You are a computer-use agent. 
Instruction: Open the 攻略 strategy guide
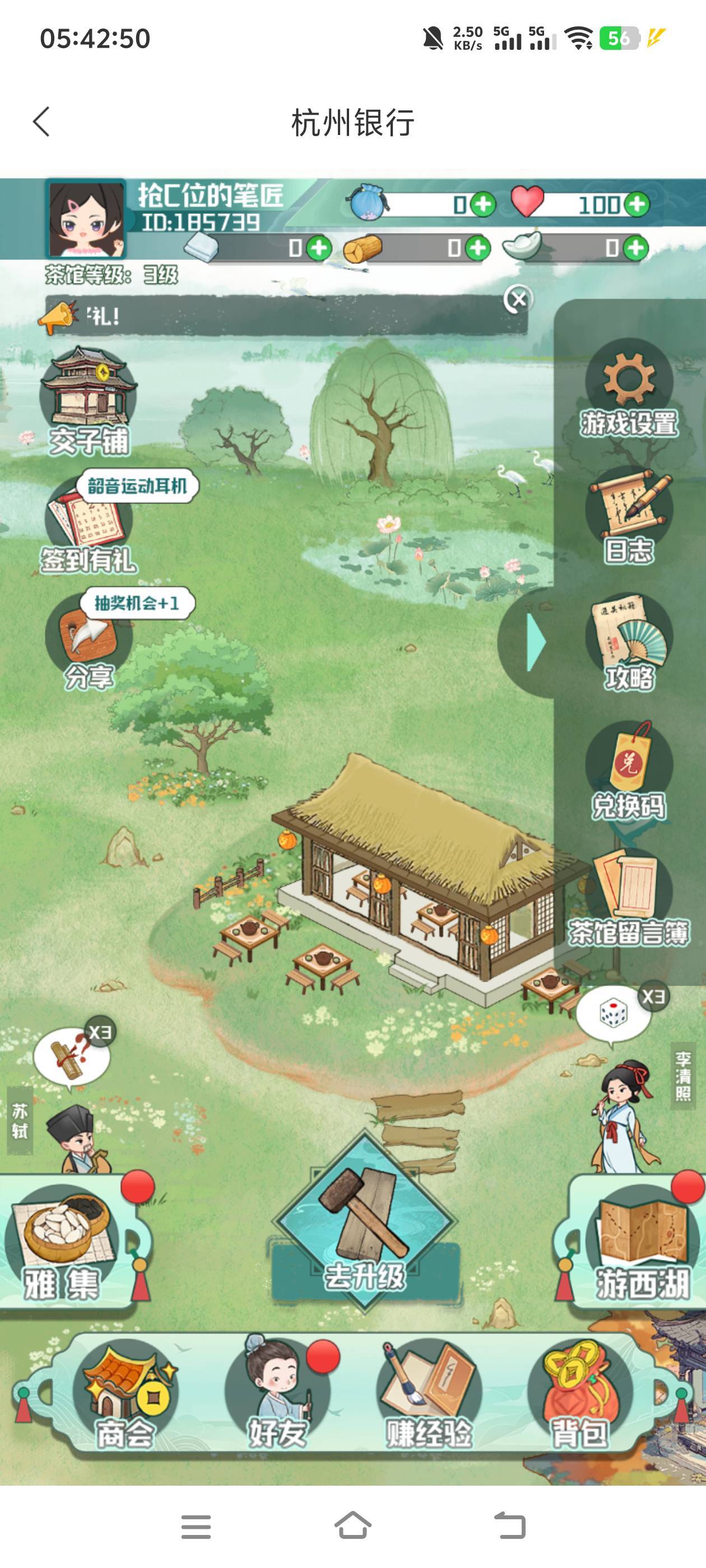coord(629,642)
